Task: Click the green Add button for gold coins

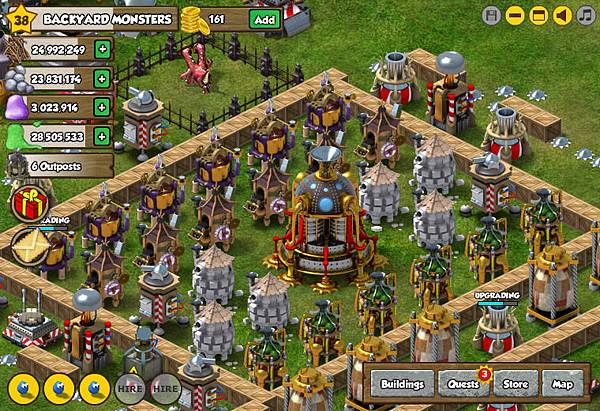Action: (264, 19)
